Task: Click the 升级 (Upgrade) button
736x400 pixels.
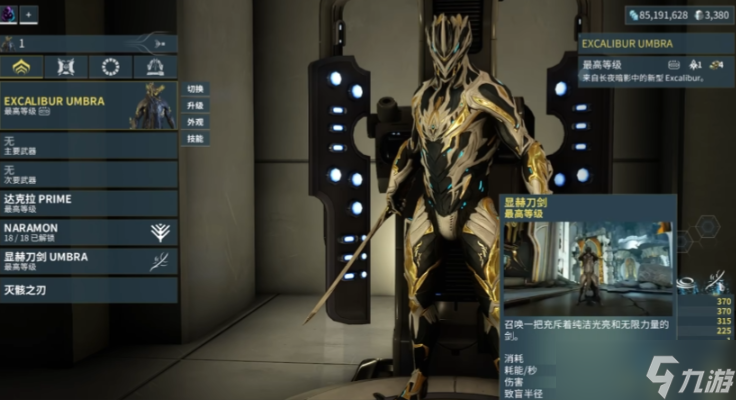Action: pos(195,105)
